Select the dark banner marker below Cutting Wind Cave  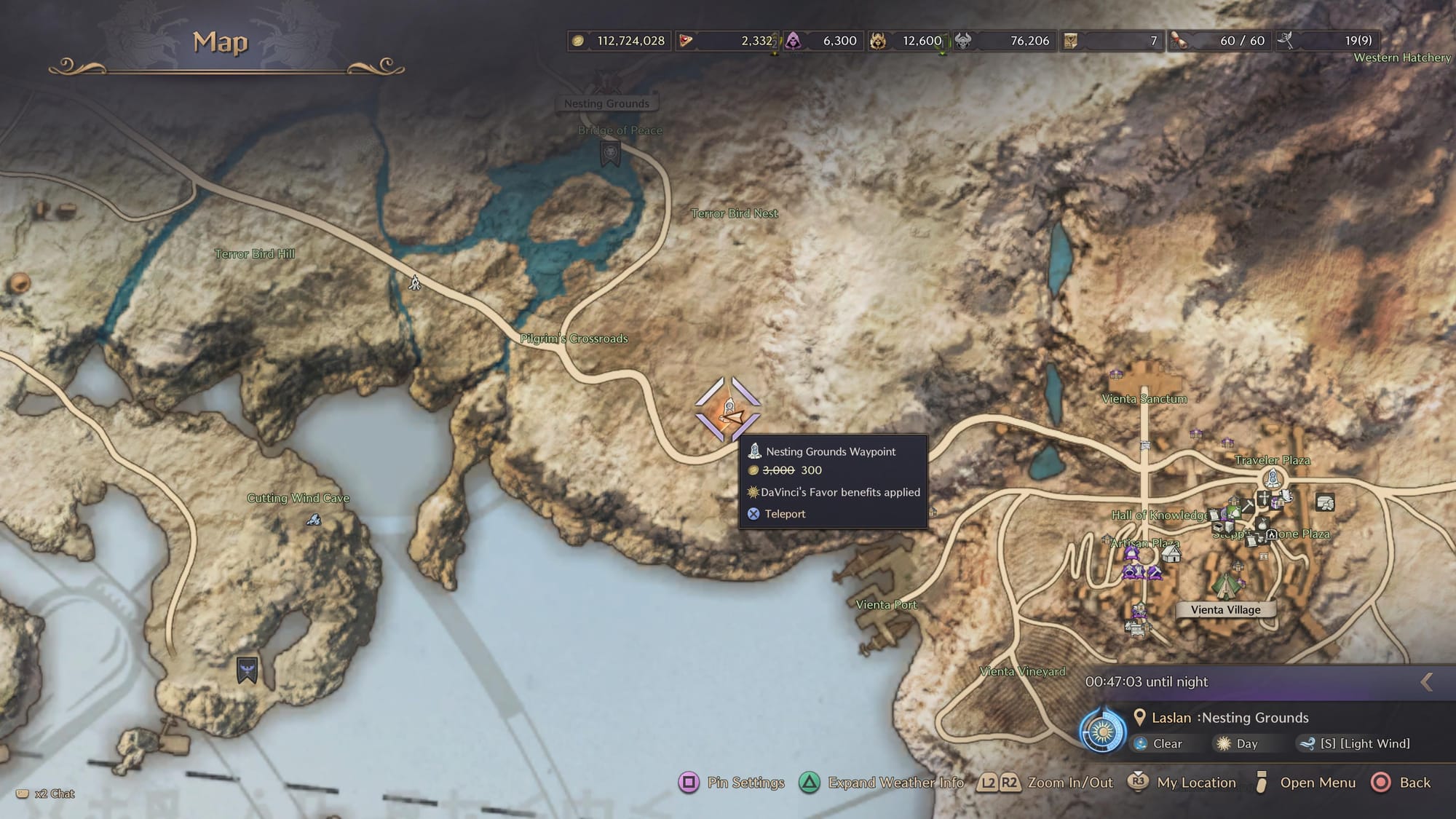(247, 670)
